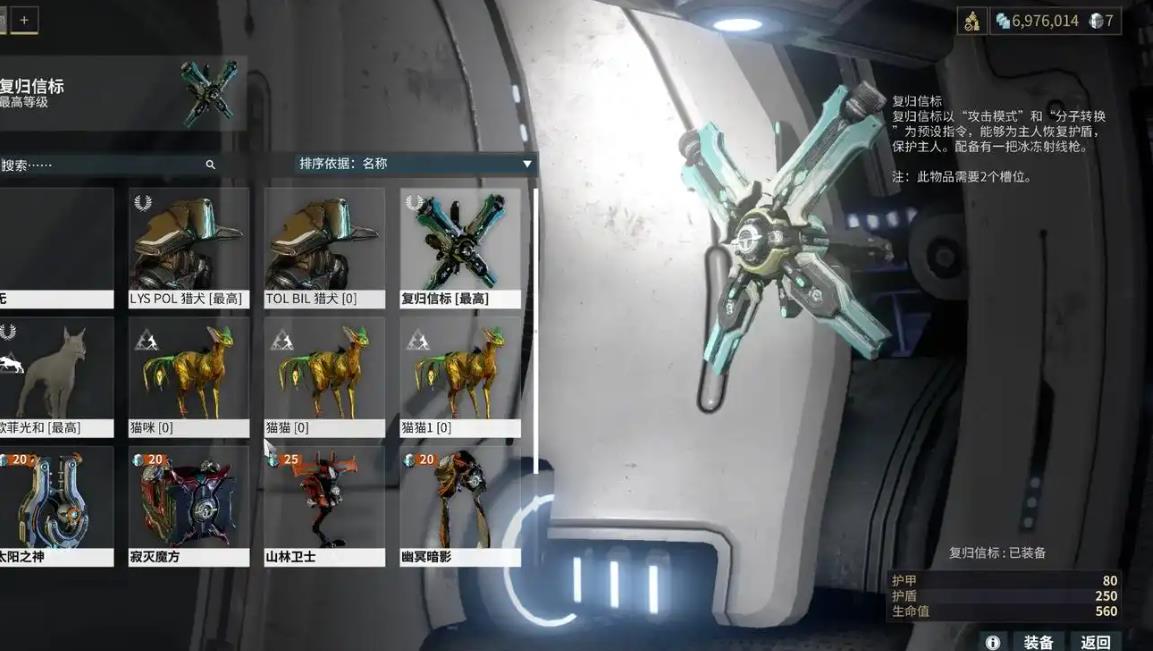The image size is (1153, 651).
Task: Select the white kubrow companion tile
Action: tap(55, 377)
